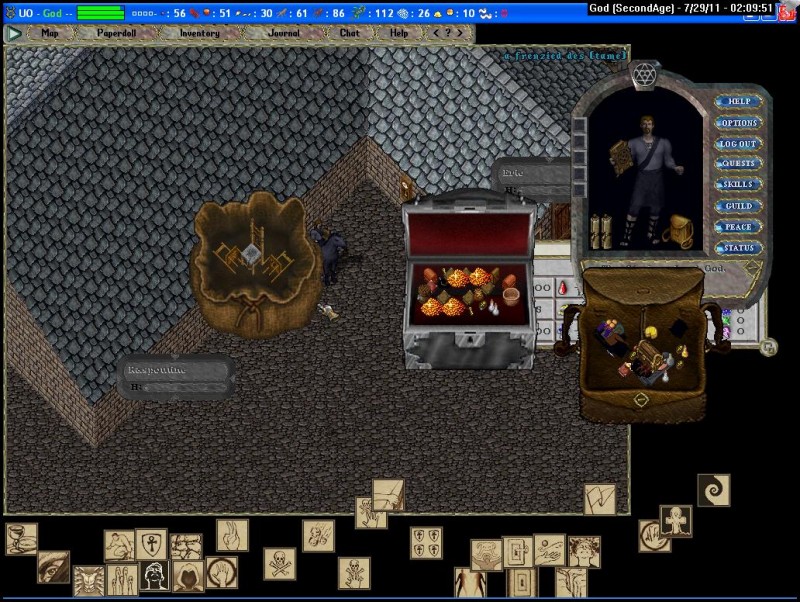Toggle the PEACE war mode button
This screenshot has height=602, width=800.
tap(739, 227)
